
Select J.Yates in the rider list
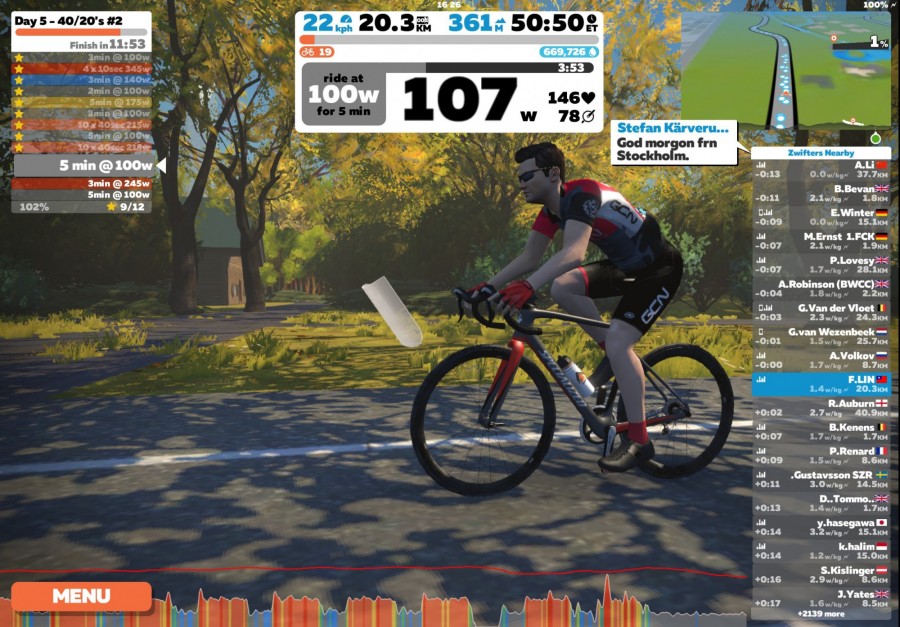(x=821, y=598)
